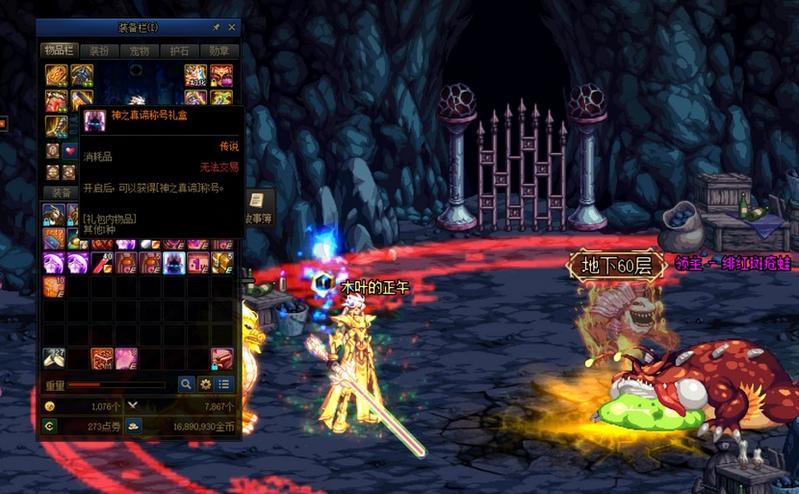Screen dimensions: 799x494
Task: Search the inventory with the magnifier button
Action: [x=186, y=384]
